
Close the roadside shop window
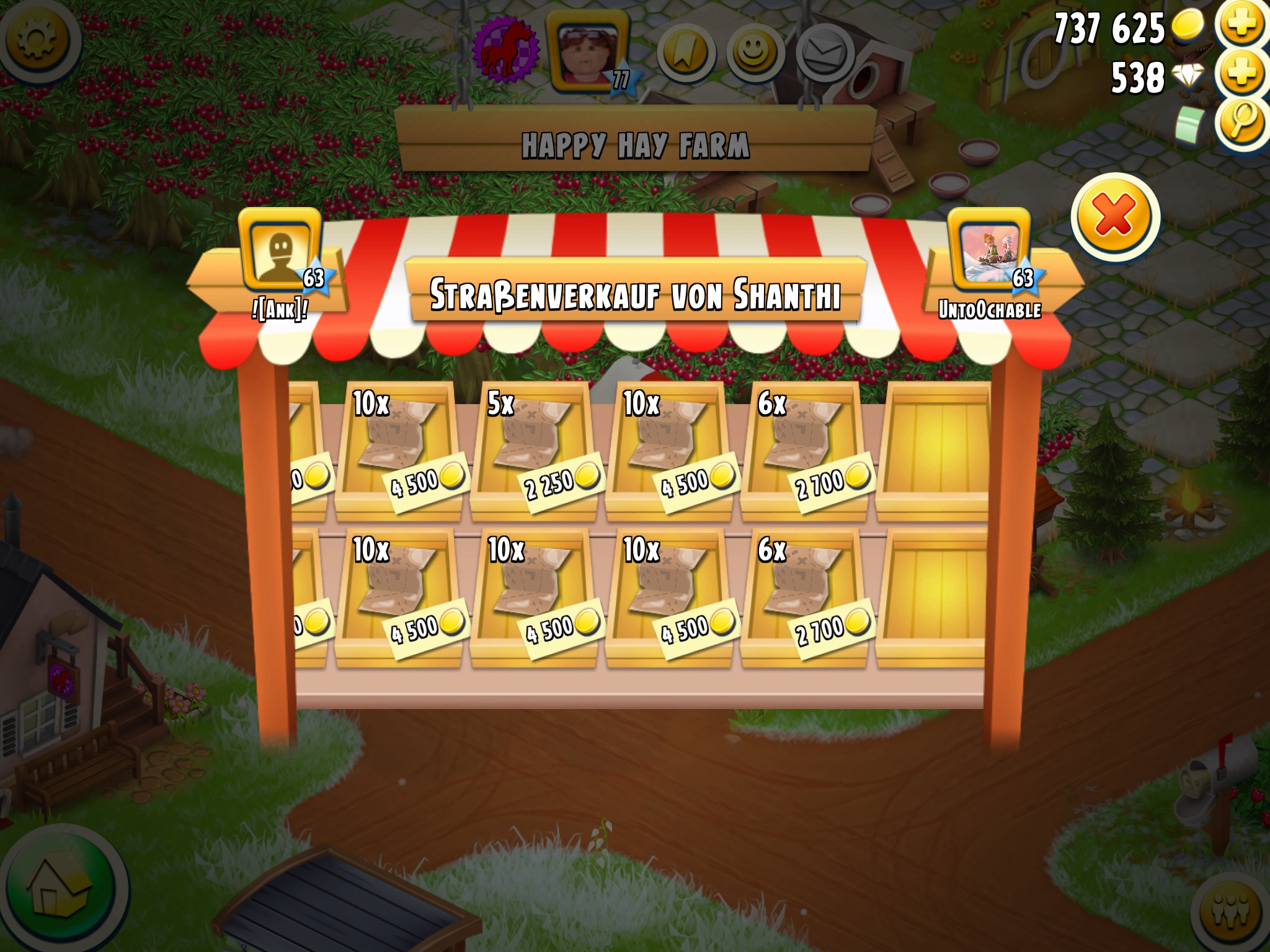coord(1114,217)
